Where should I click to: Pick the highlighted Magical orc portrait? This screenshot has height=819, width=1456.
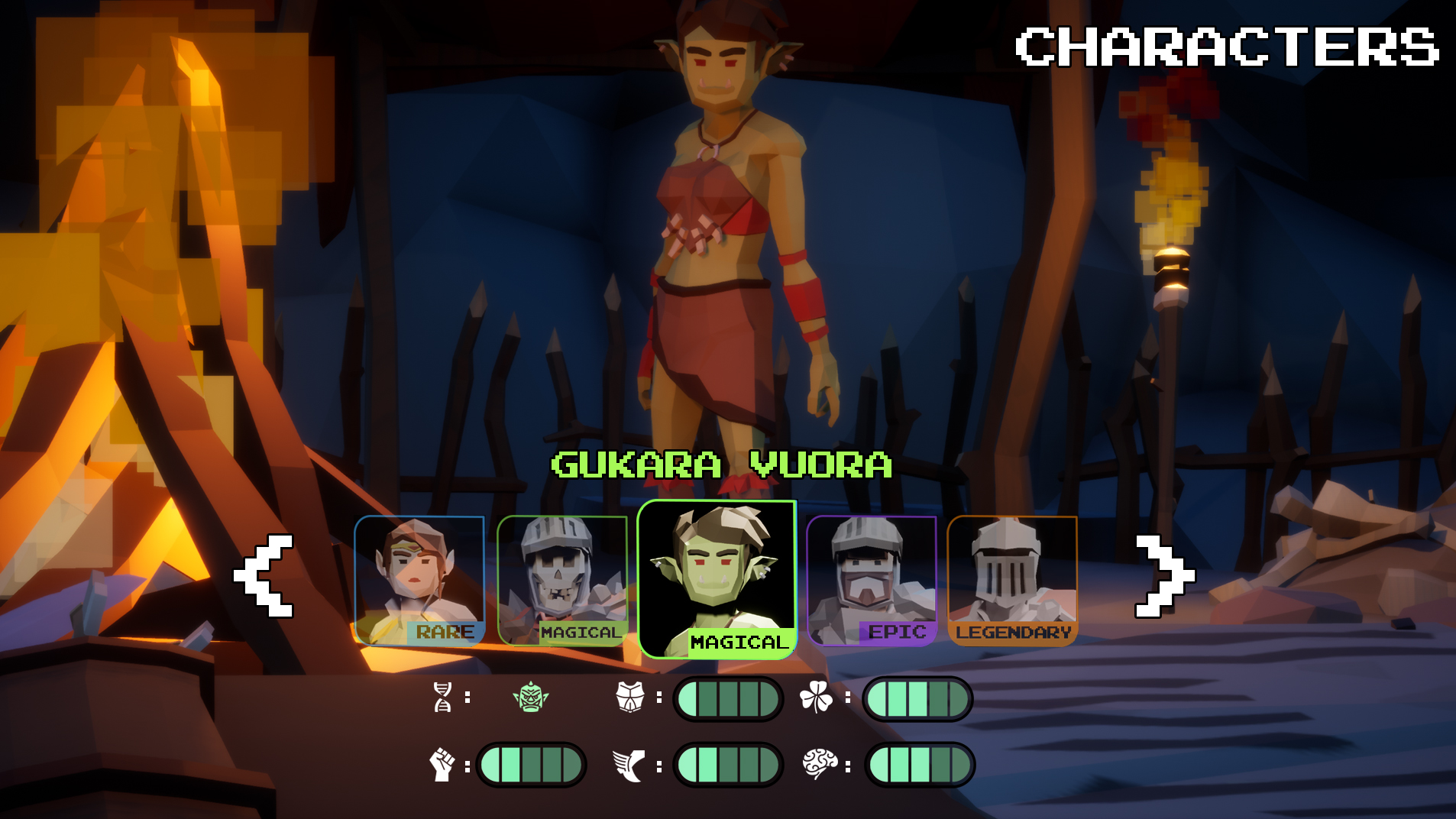[717, 579]
